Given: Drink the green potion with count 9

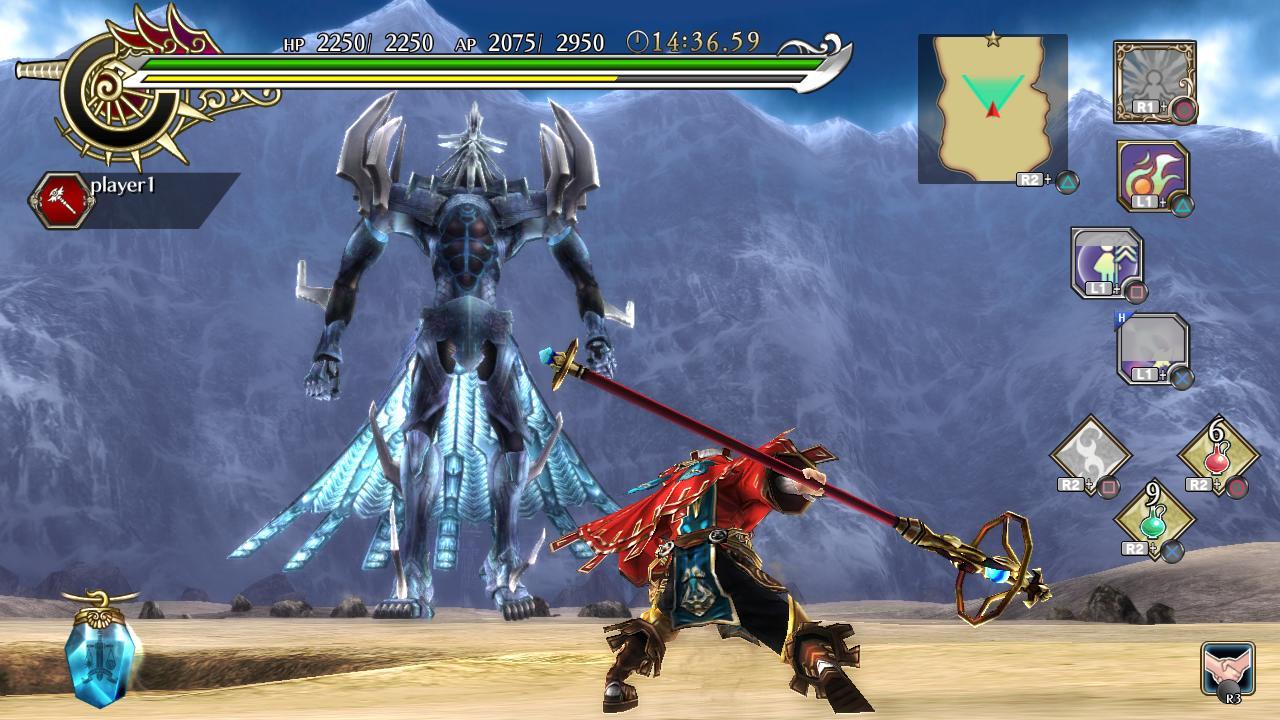Looking at the screenshot, I should [1154, 517].
